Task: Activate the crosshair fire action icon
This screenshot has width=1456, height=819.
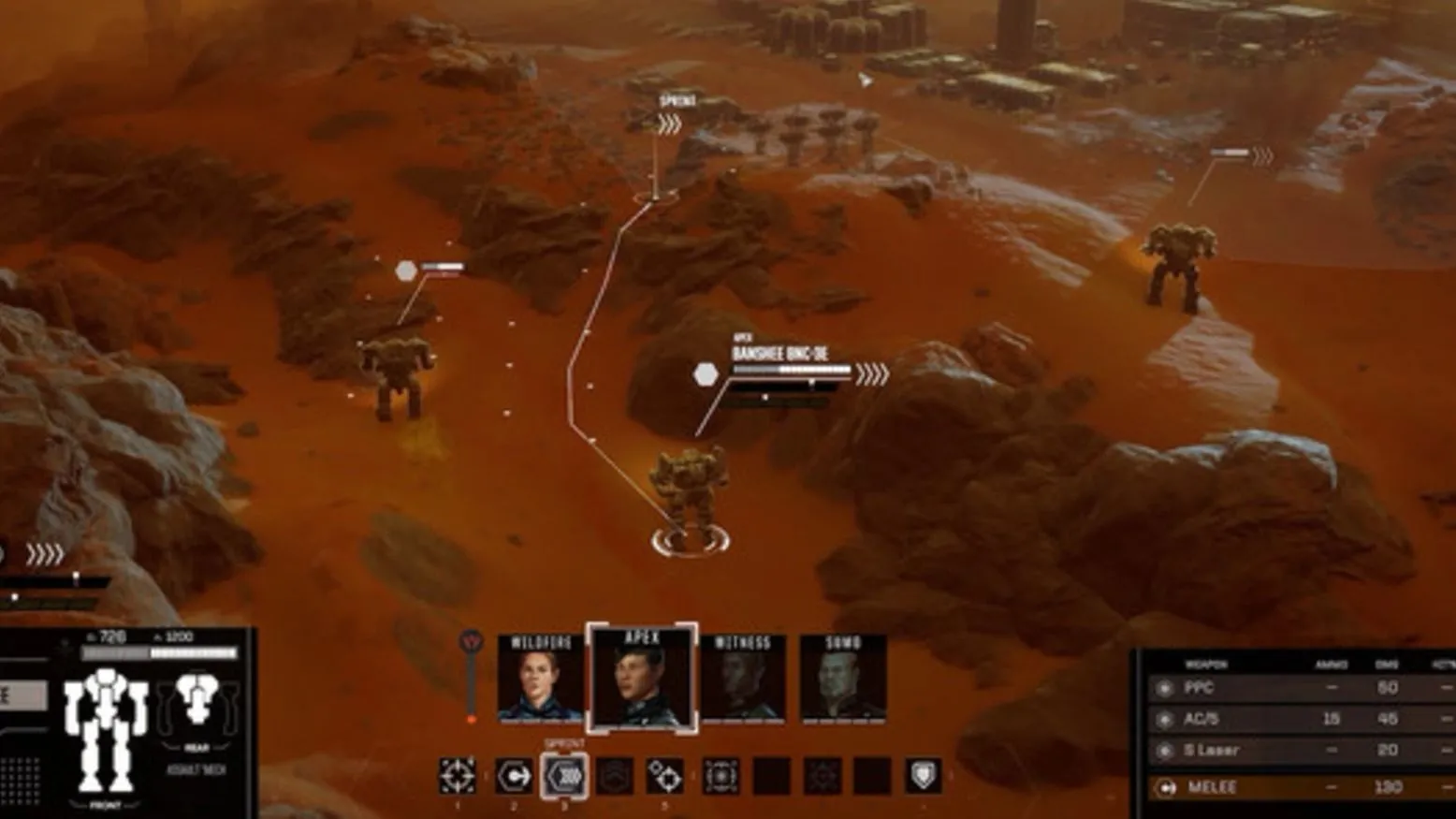Action: point(458,776)
